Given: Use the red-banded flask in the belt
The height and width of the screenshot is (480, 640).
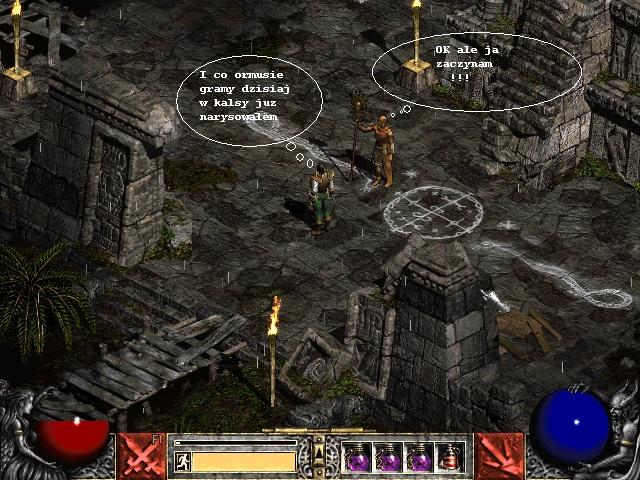Looking at the screenshot, I should [450, 457].
